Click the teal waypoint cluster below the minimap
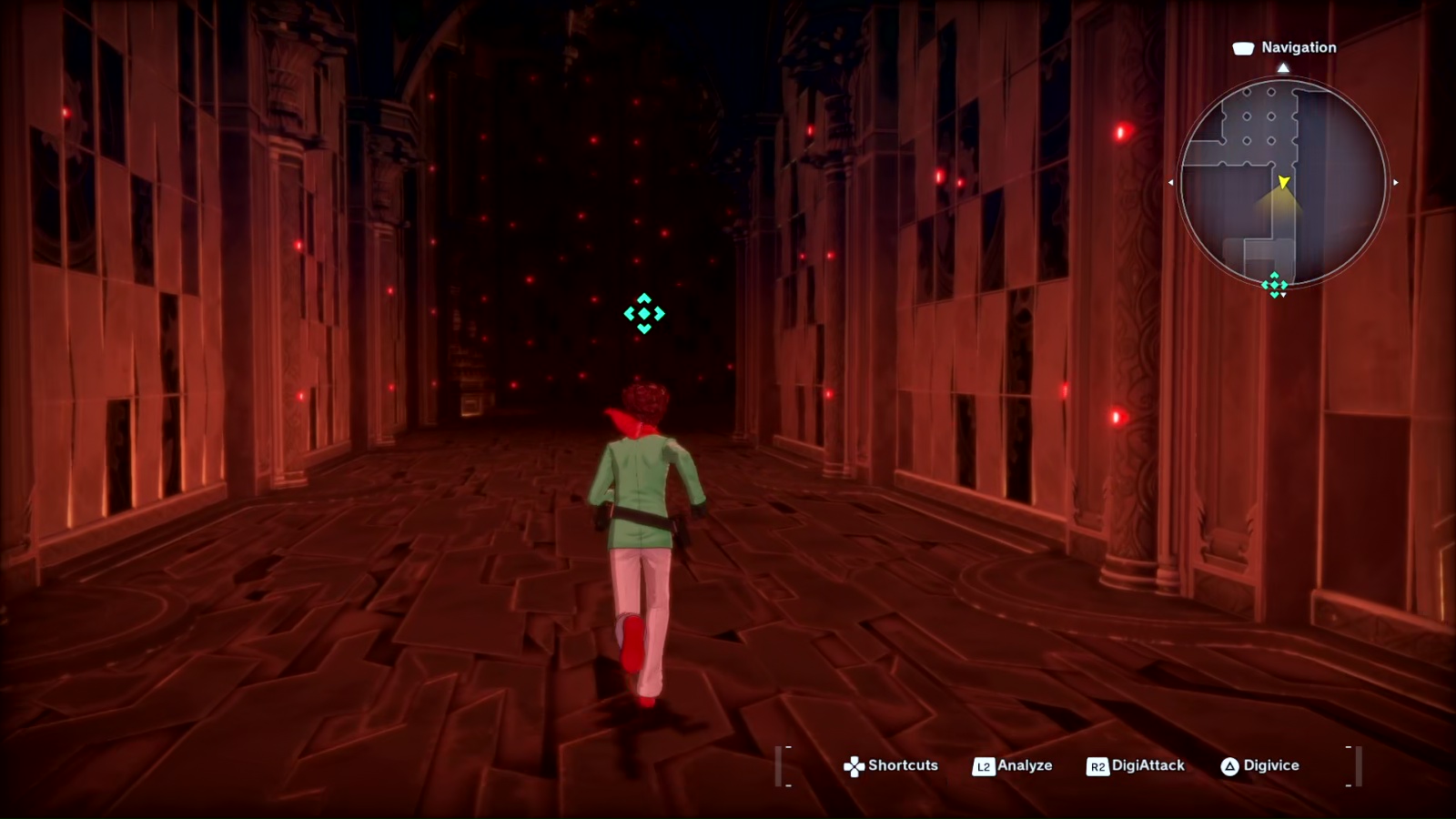The height and width of the screenshot is (819, 1456). [x=1274, y=285]
